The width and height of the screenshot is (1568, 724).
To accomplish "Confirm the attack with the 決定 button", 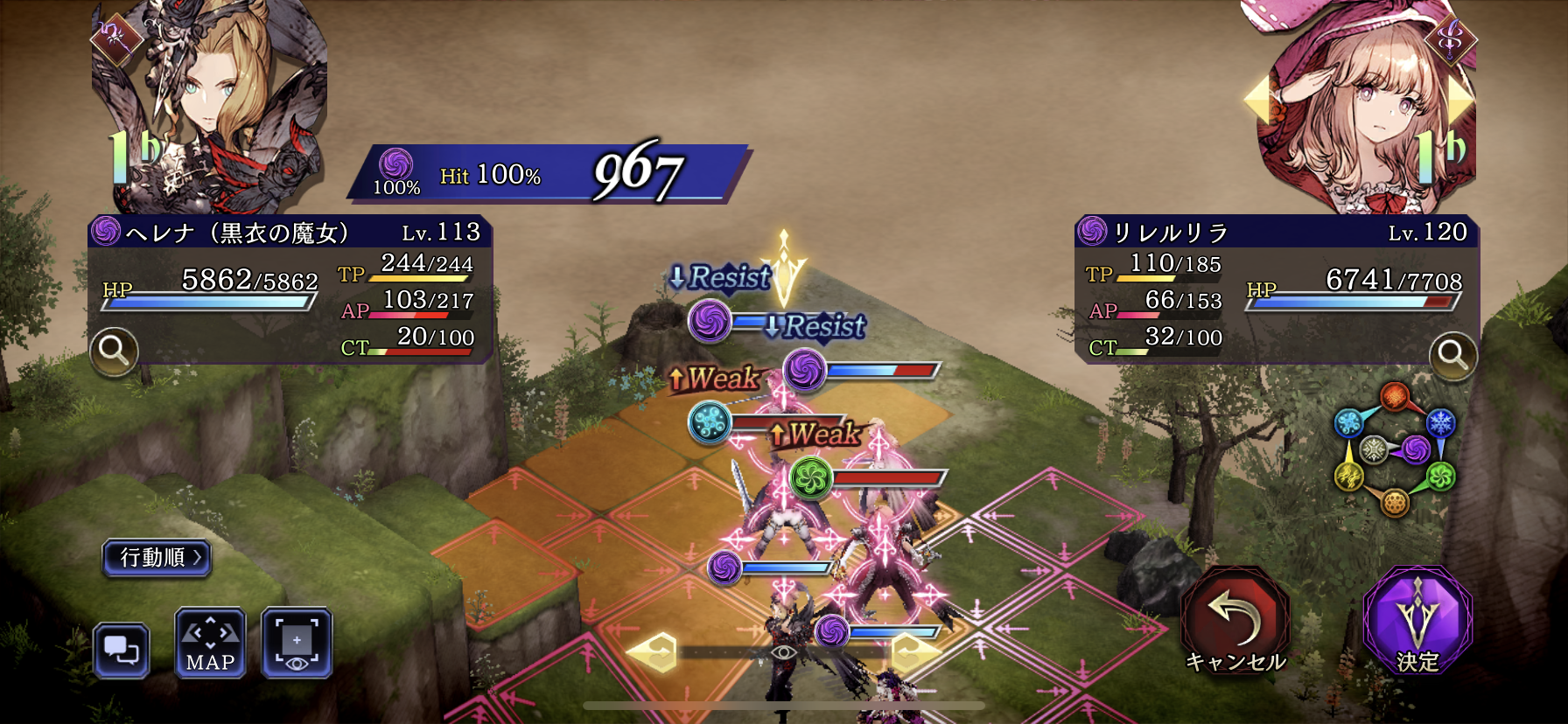I will pyautogui.click(x=1417, y=621).
